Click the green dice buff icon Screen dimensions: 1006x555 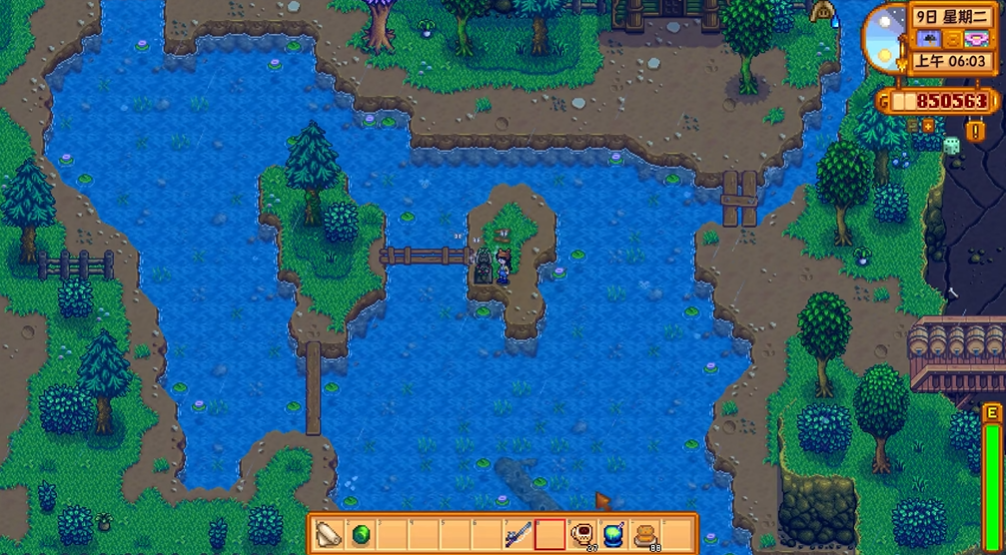951,146
